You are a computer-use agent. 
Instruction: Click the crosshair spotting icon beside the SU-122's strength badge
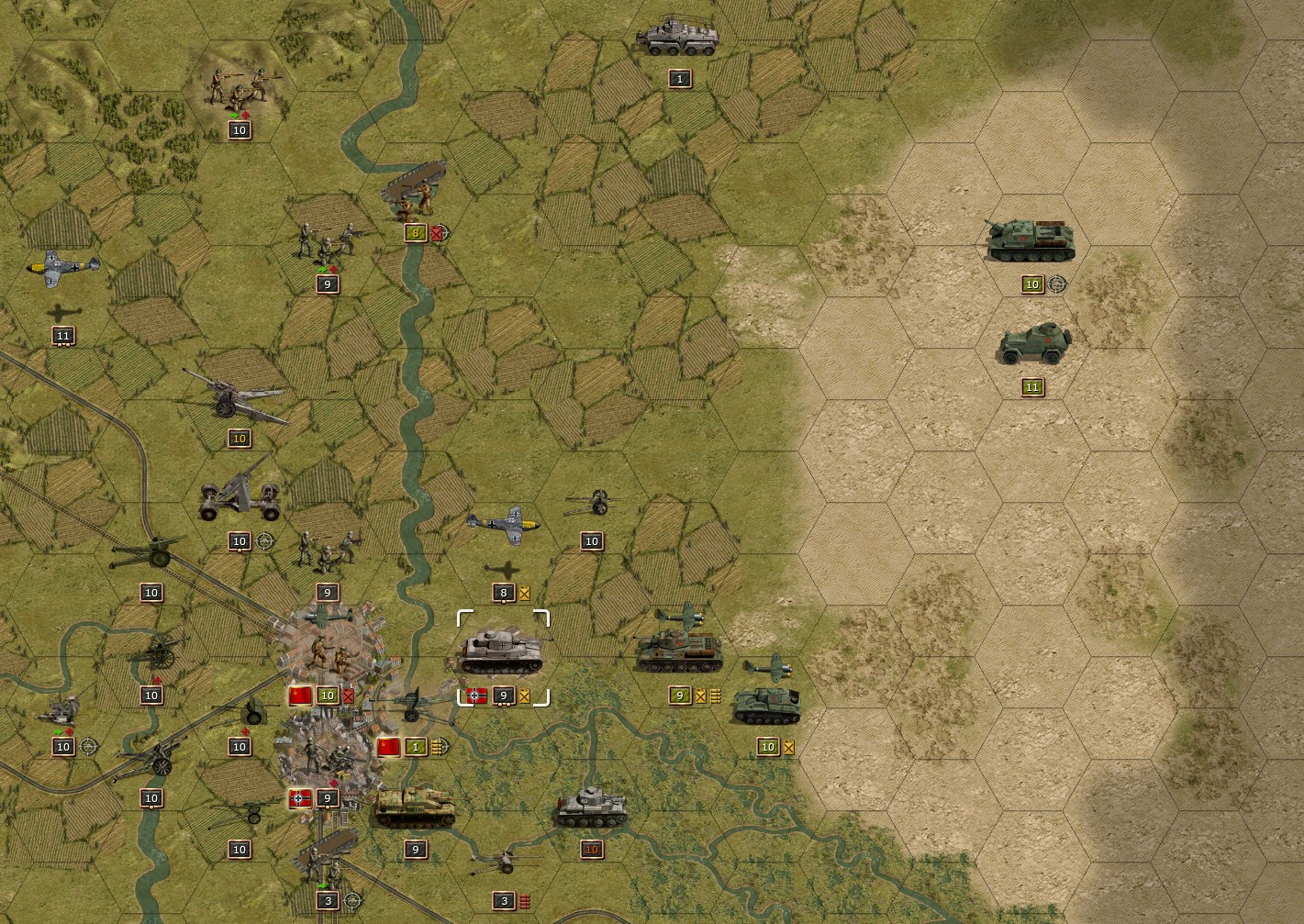pos(1058,284)
